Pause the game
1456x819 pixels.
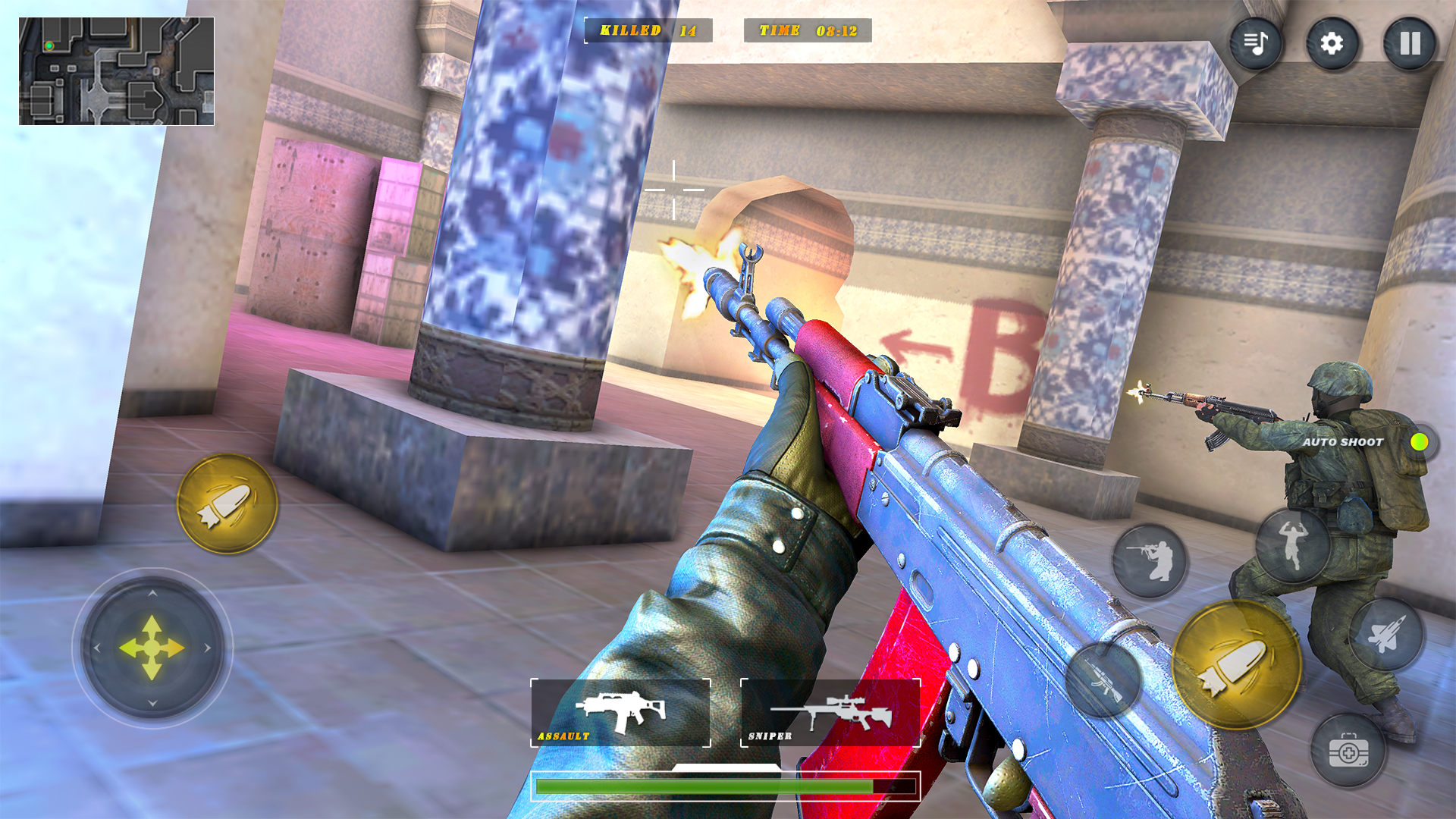1408,43
